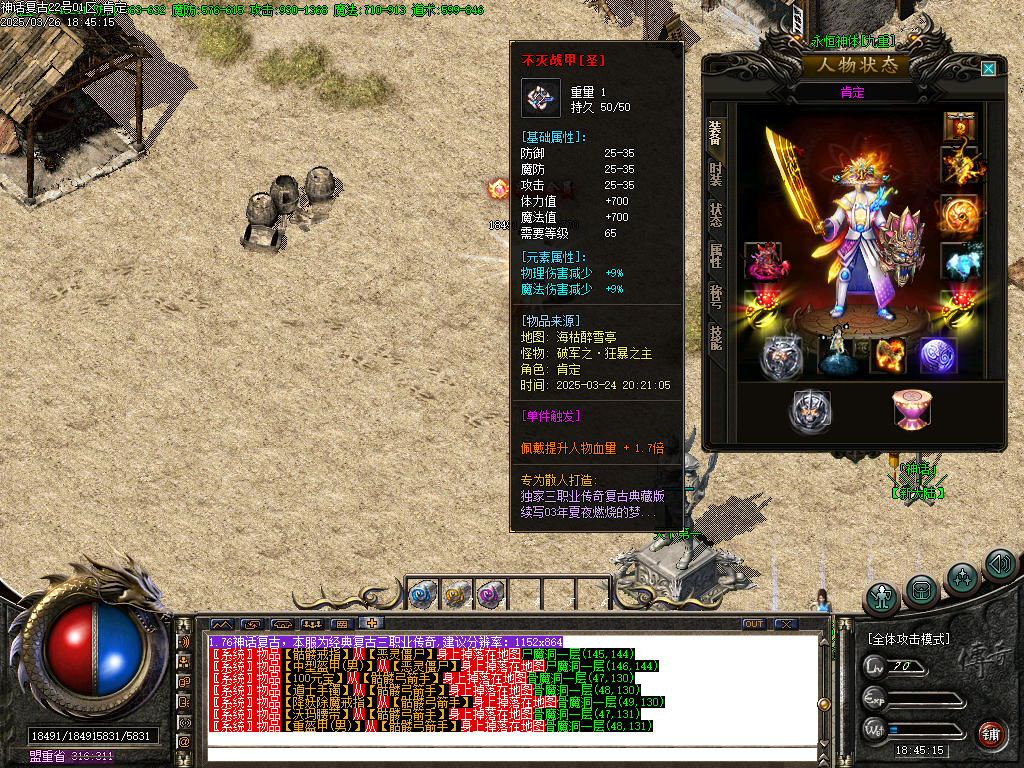Toggle the sound speaker button
Image resolution: width=1024 pixels, height=768 pixels.
point(999,565)
